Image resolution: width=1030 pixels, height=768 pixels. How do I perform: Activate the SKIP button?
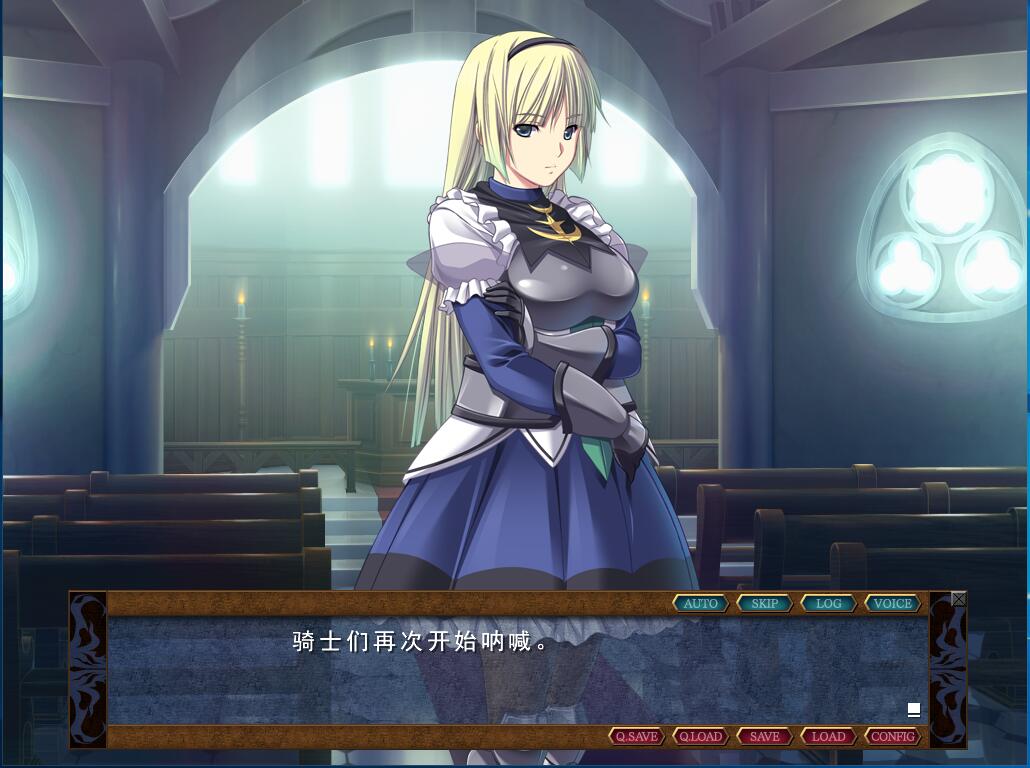click(765, 603)
